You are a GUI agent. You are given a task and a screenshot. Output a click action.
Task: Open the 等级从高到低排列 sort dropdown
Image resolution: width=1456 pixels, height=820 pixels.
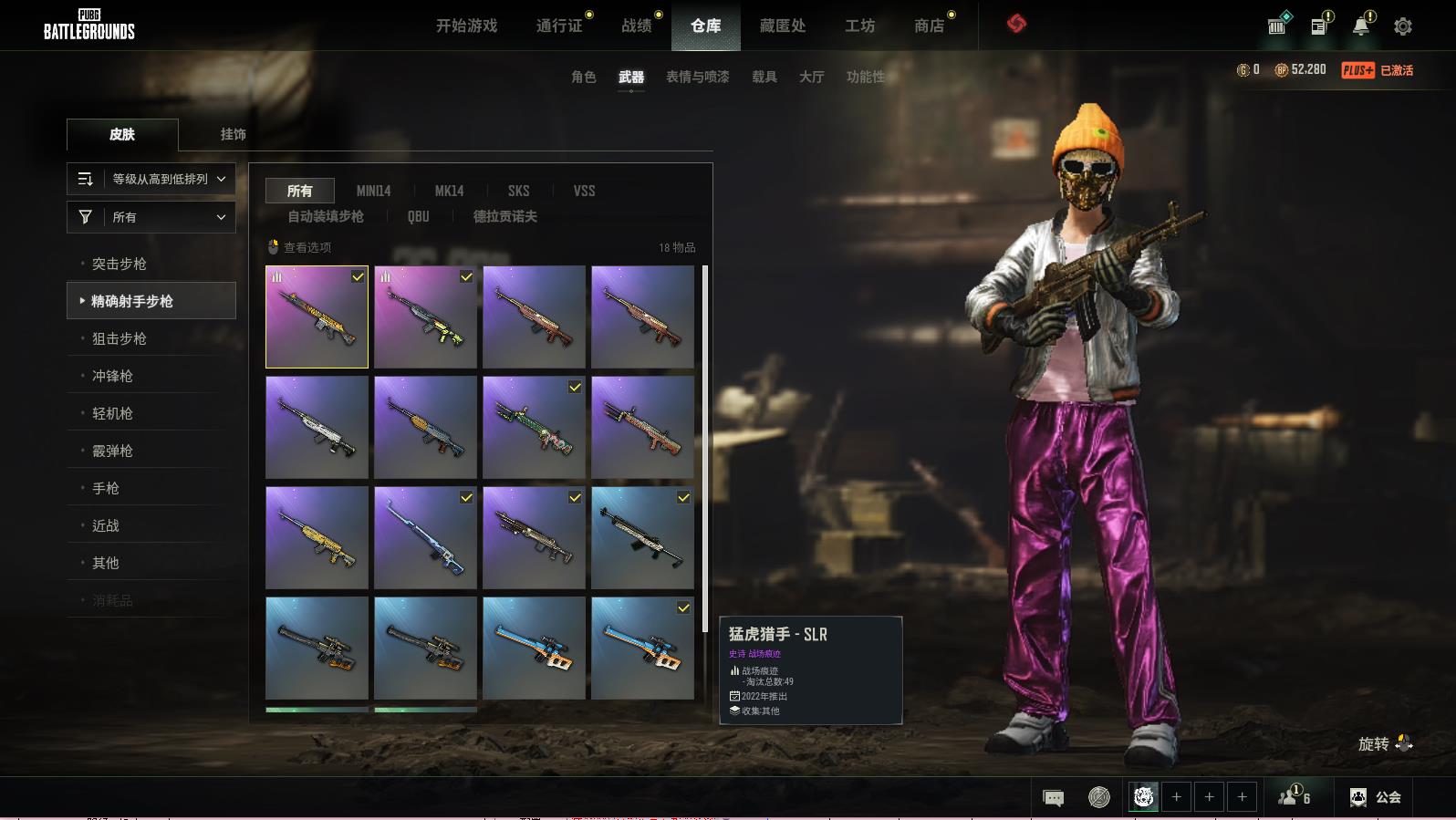coord(151,179)
